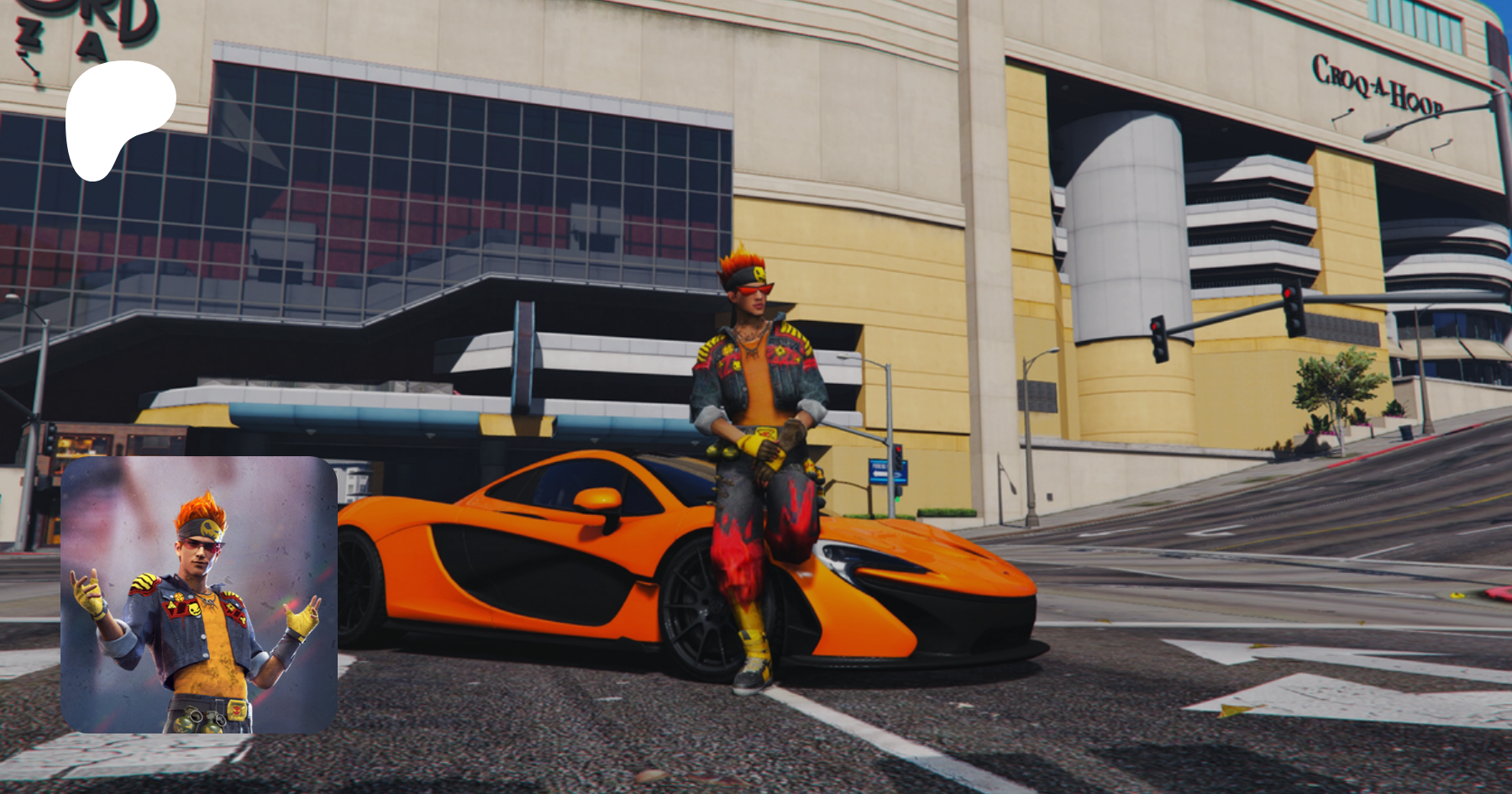Open the orange-haired character thumbnail

click(199, 595)
